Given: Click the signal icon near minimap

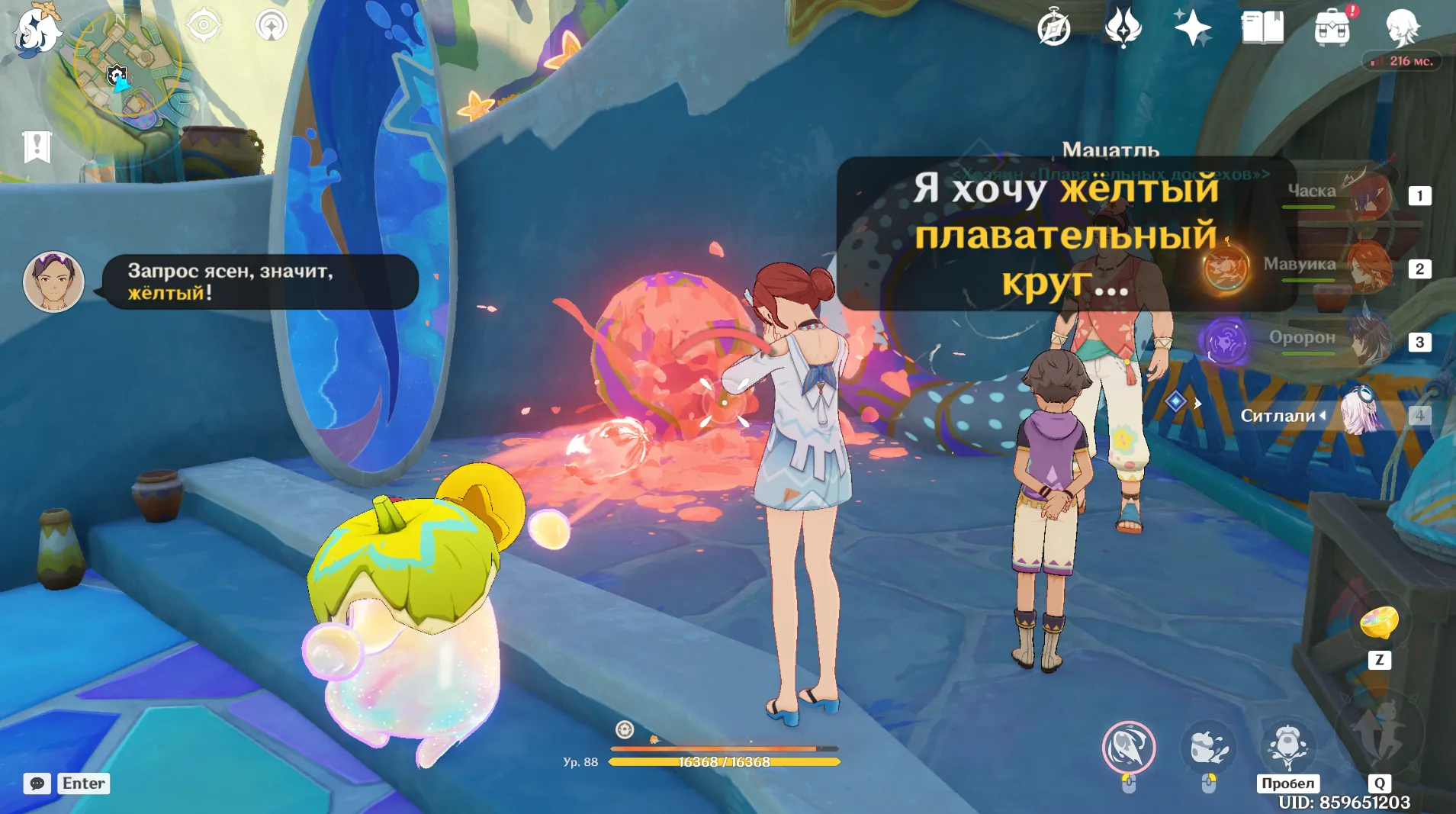Looking at the screenshot, I should pyautogui.click(x=271, y=26).
